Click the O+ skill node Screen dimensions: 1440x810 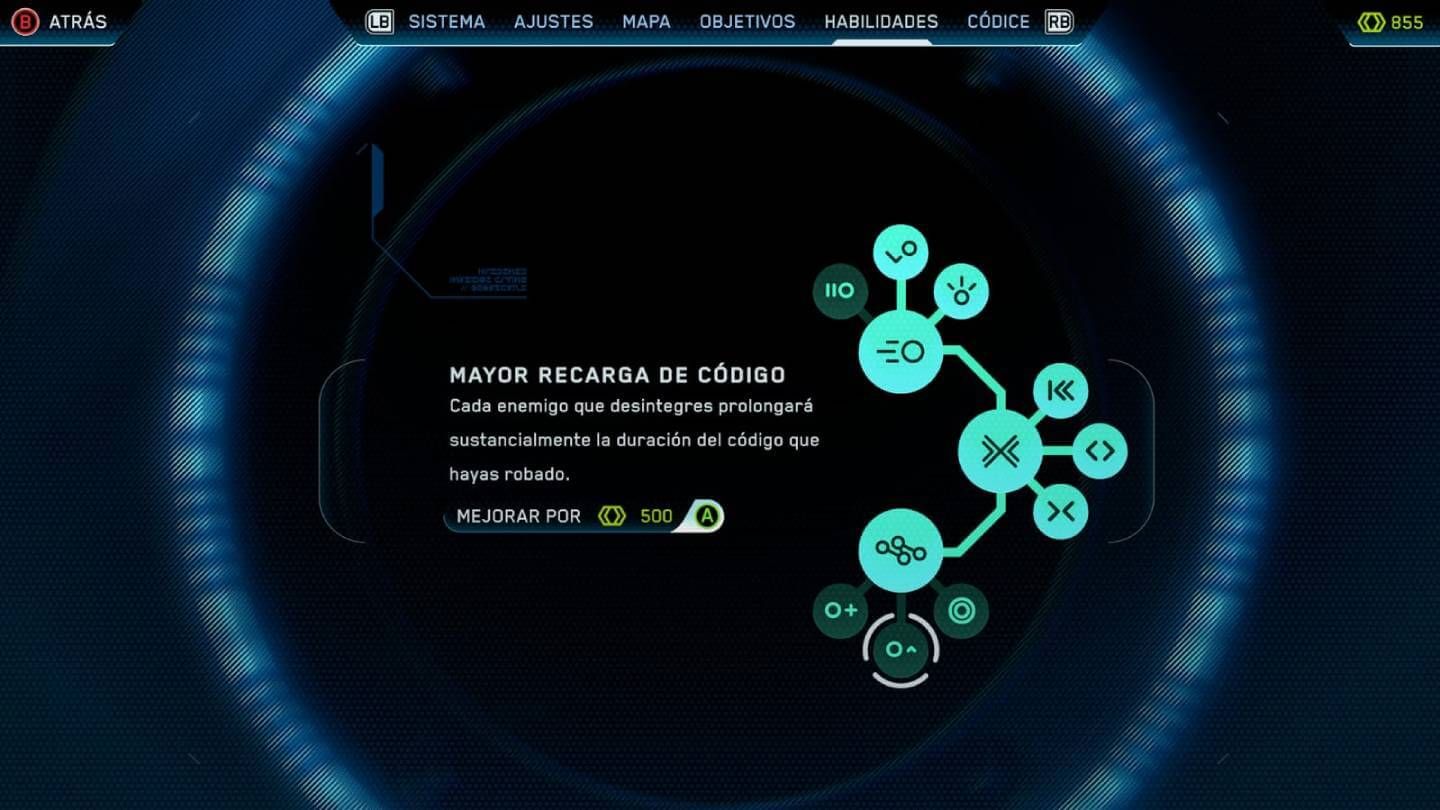(x=840, y=610)
